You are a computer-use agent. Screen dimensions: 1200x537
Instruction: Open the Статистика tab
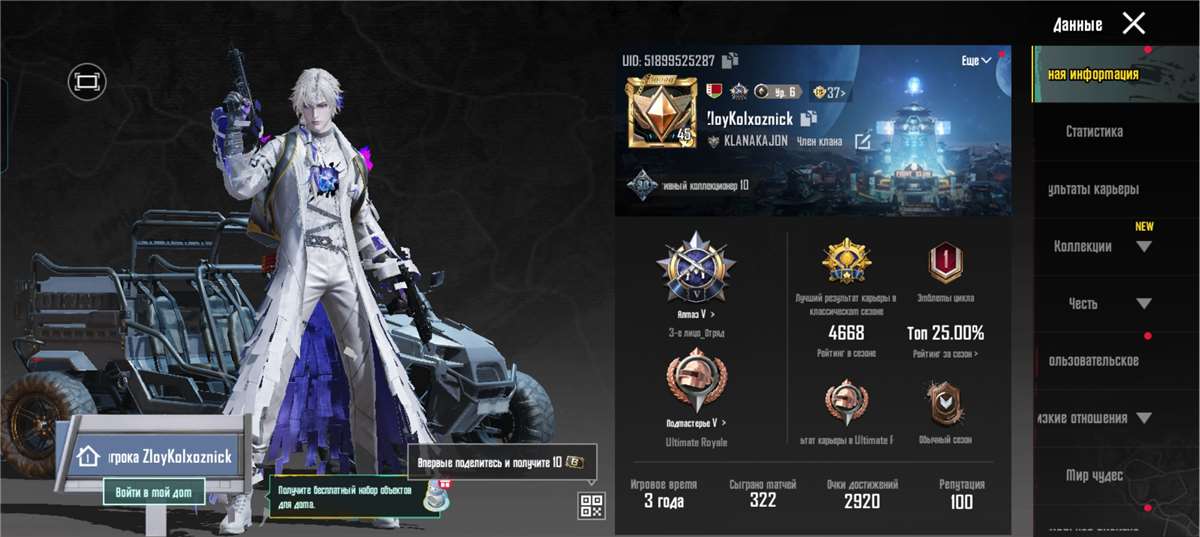pyautogui.click(x=1094, y=131)
